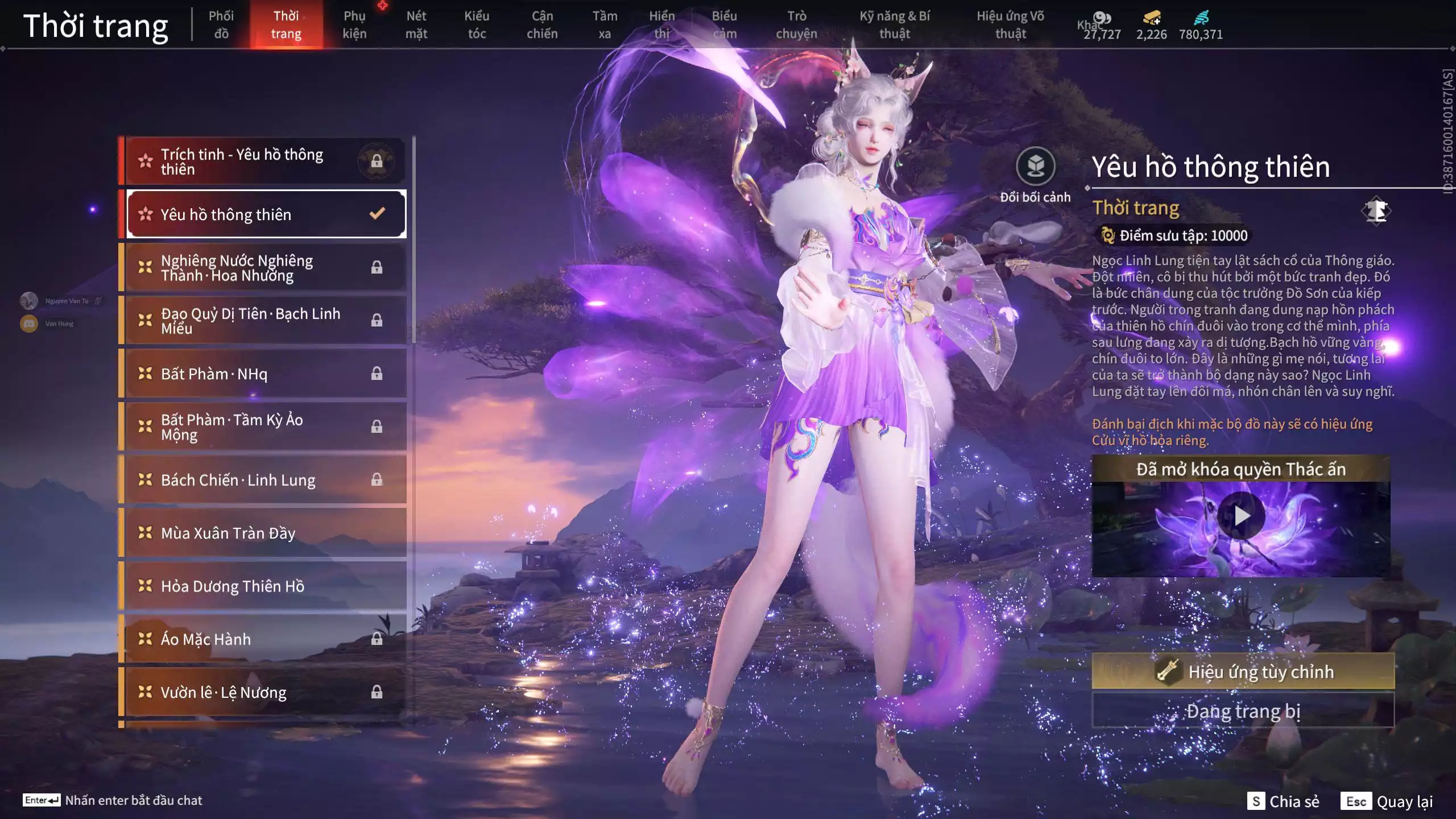The width and height of the screenshot is (1456, 819).
Task: Switch to the Phụ kiện tab
Action: [355, 24]
